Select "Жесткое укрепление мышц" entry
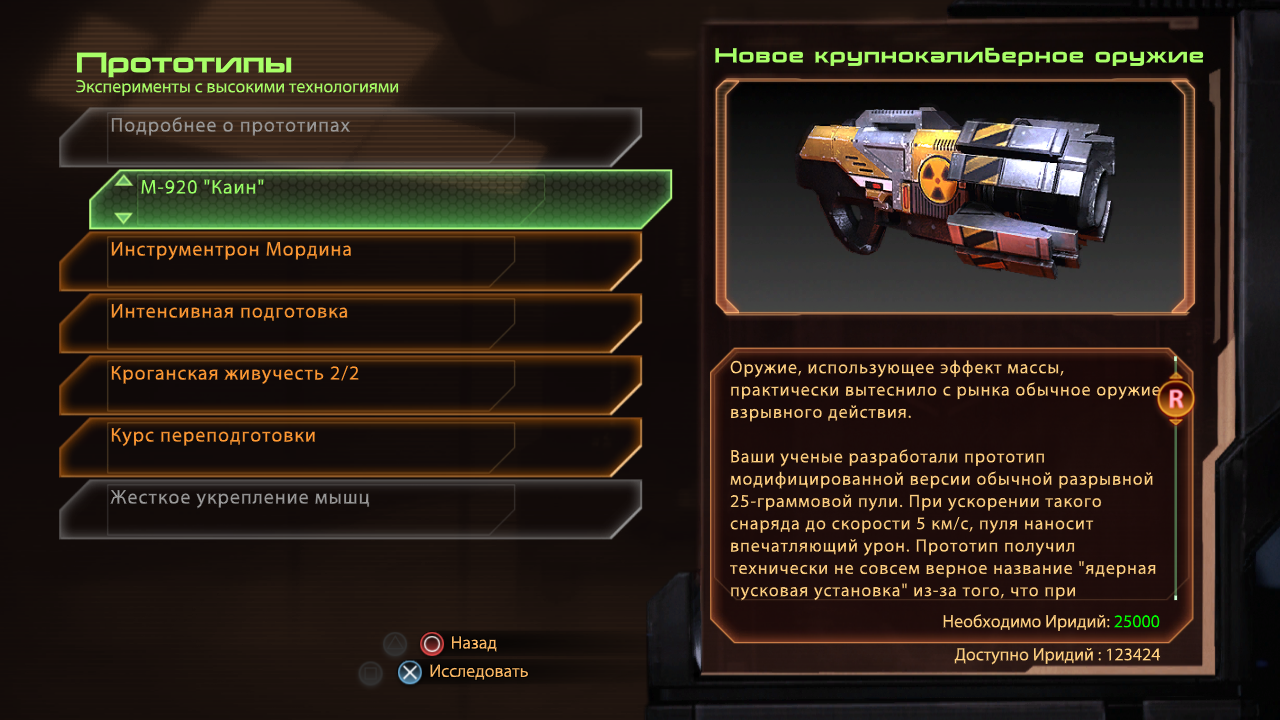Image resolution: width=1280 pixels, height=720 pixels. click(350, 507)
